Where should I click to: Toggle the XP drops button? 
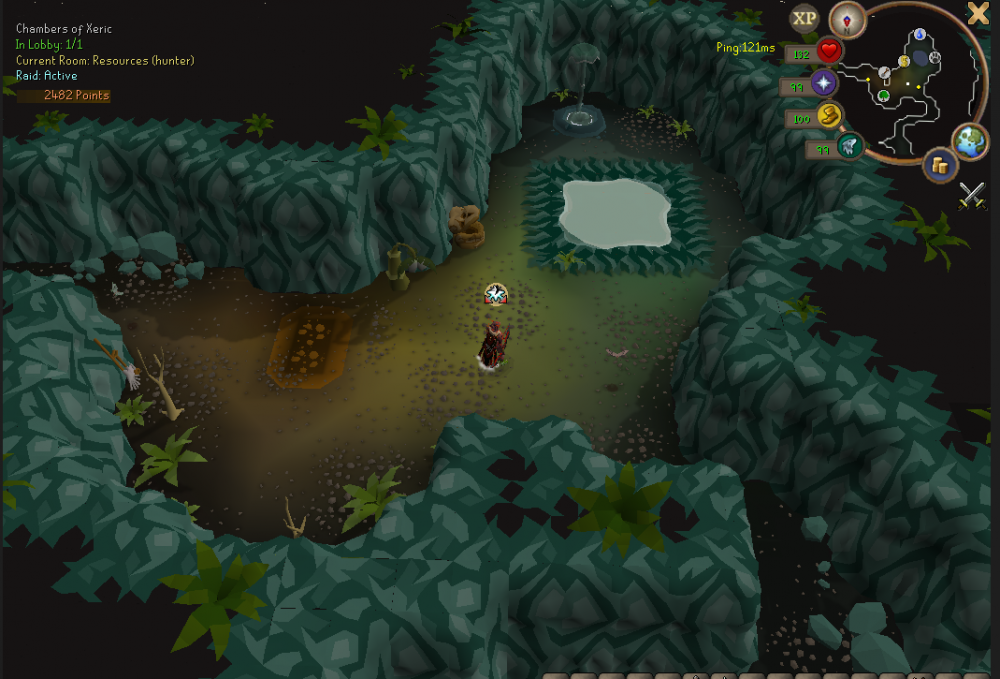(x=804, y=18)
